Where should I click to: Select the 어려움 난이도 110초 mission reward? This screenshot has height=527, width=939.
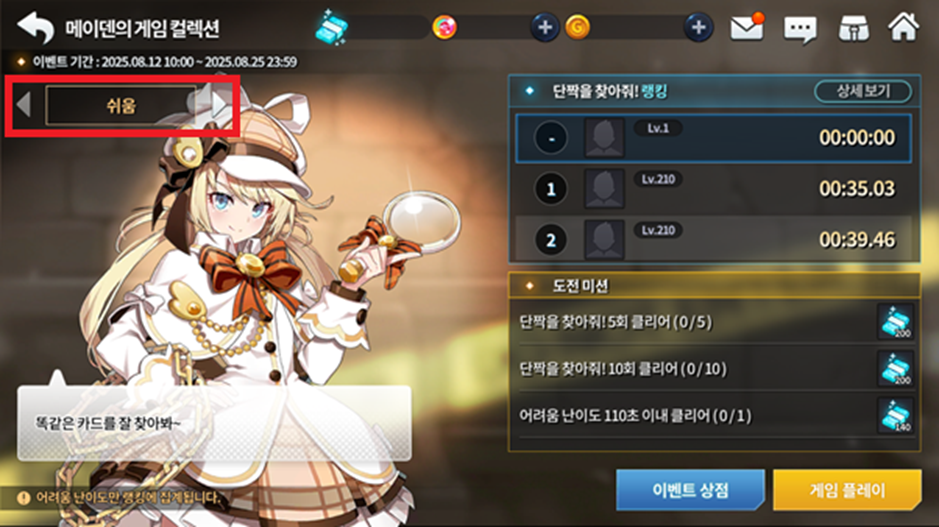click(895, 415)
